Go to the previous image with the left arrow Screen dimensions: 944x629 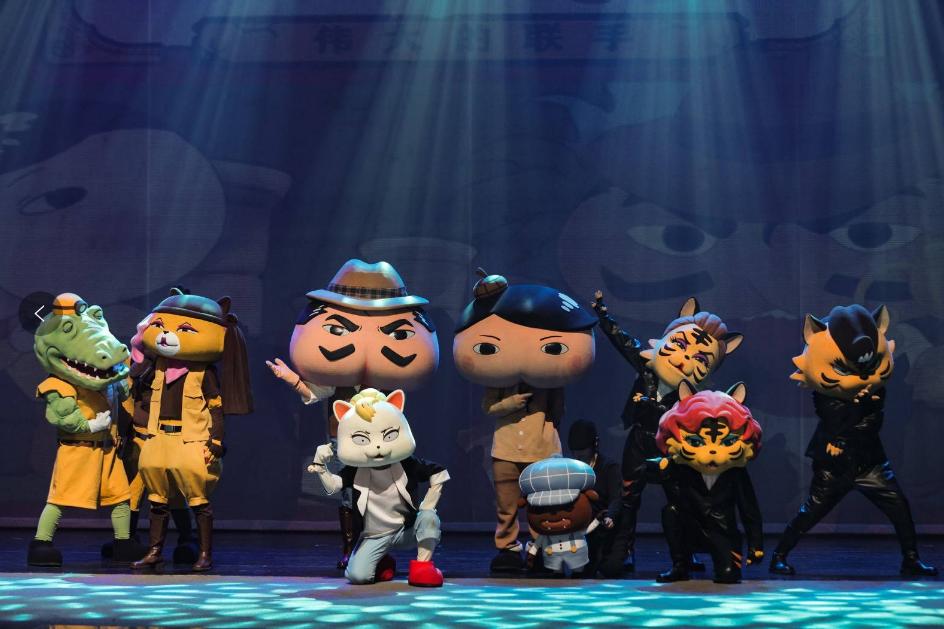click(x=39, y=313)
